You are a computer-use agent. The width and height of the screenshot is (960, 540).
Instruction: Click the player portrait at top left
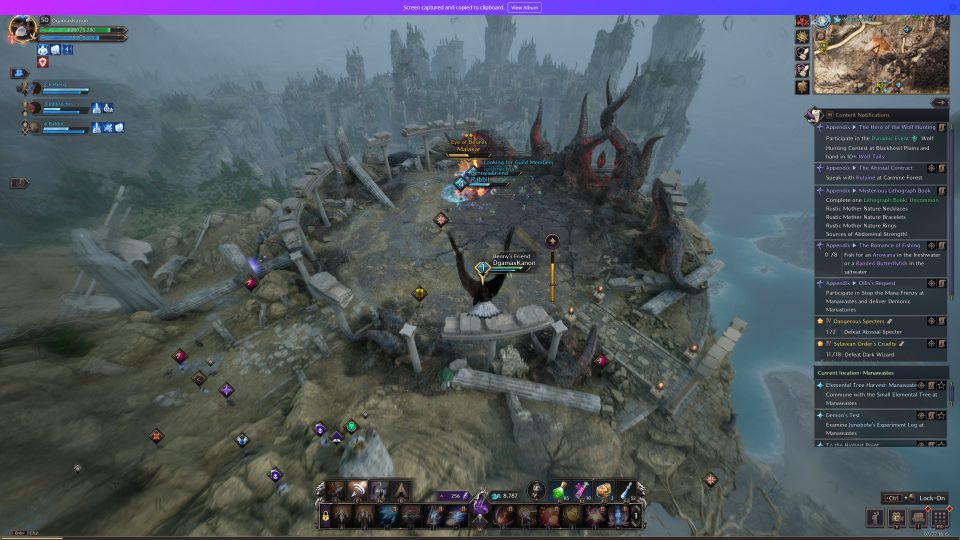22,29
